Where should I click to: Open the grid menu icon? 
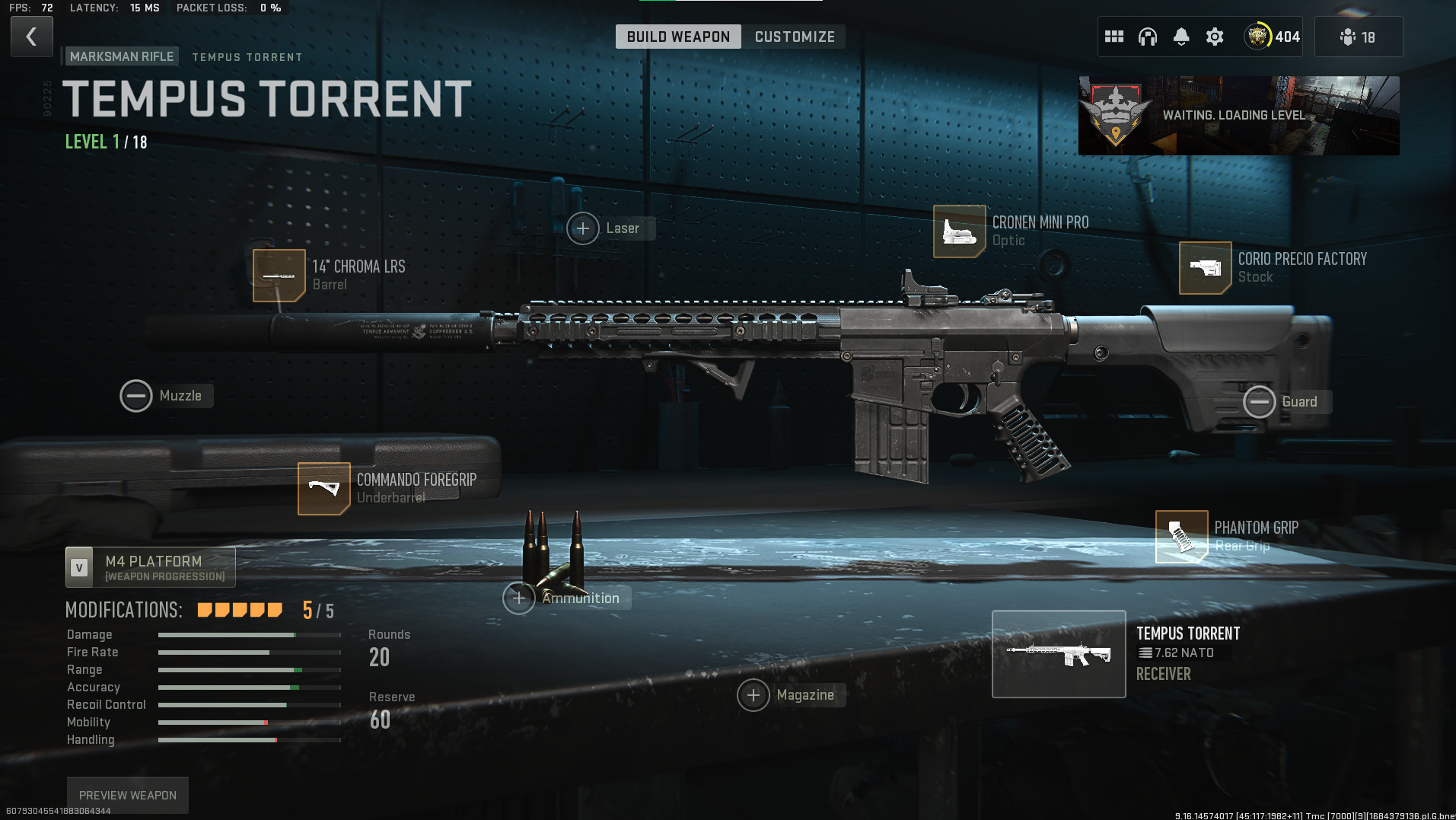tap(1114, 37)
